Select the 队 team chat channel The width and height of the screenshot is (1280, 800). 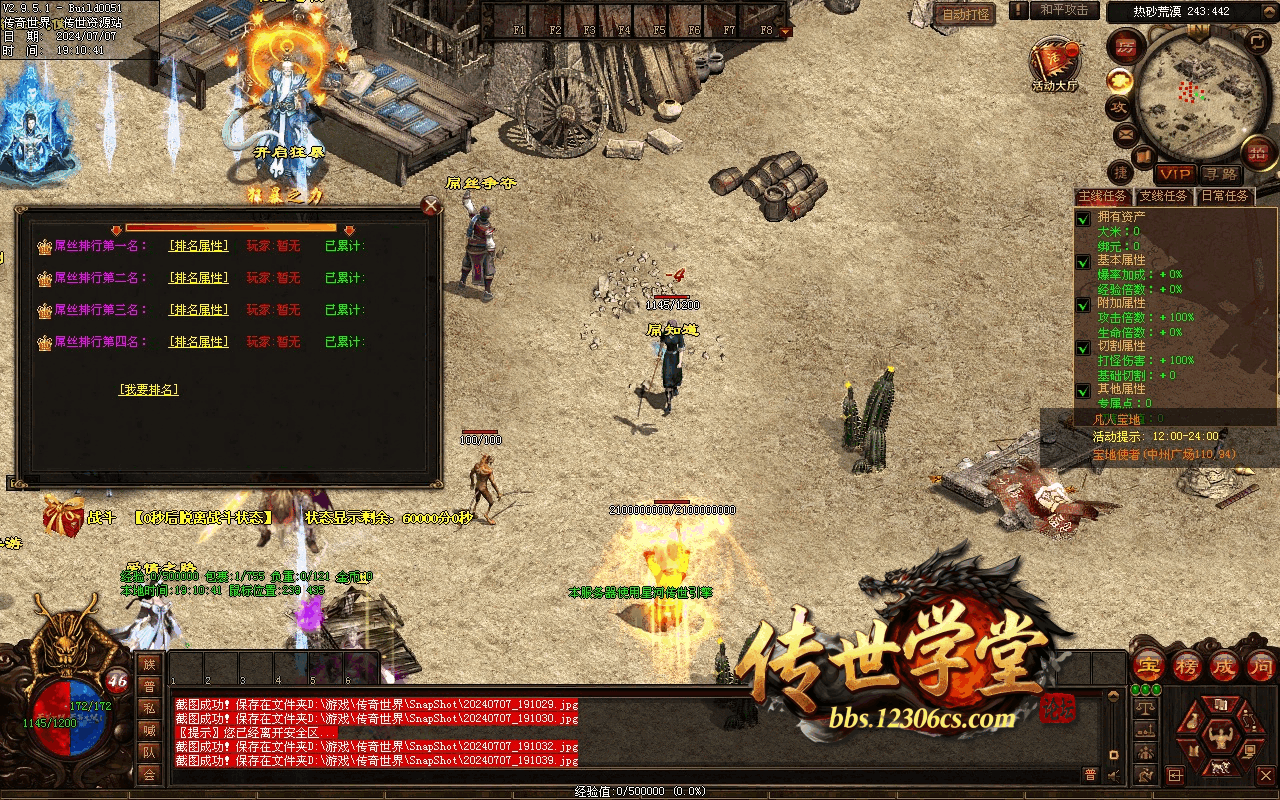tap(149, 753)
